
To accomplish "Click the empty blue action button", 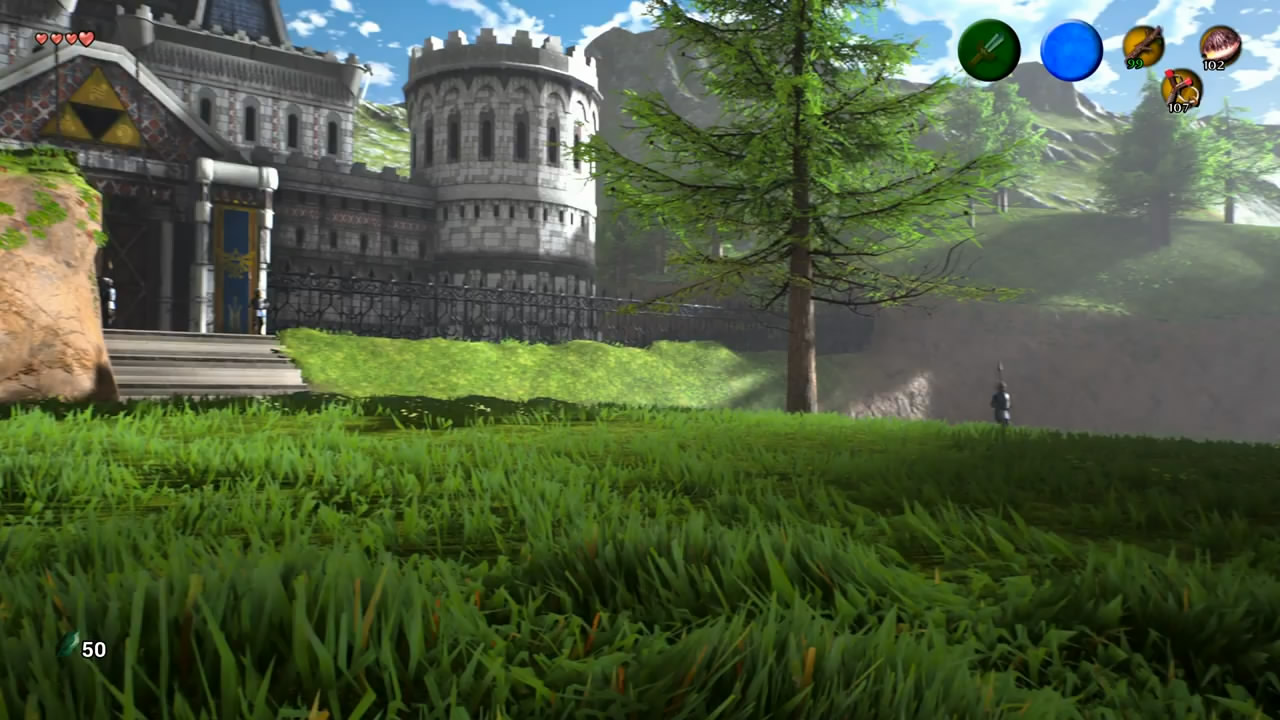I will [1071, 50].
